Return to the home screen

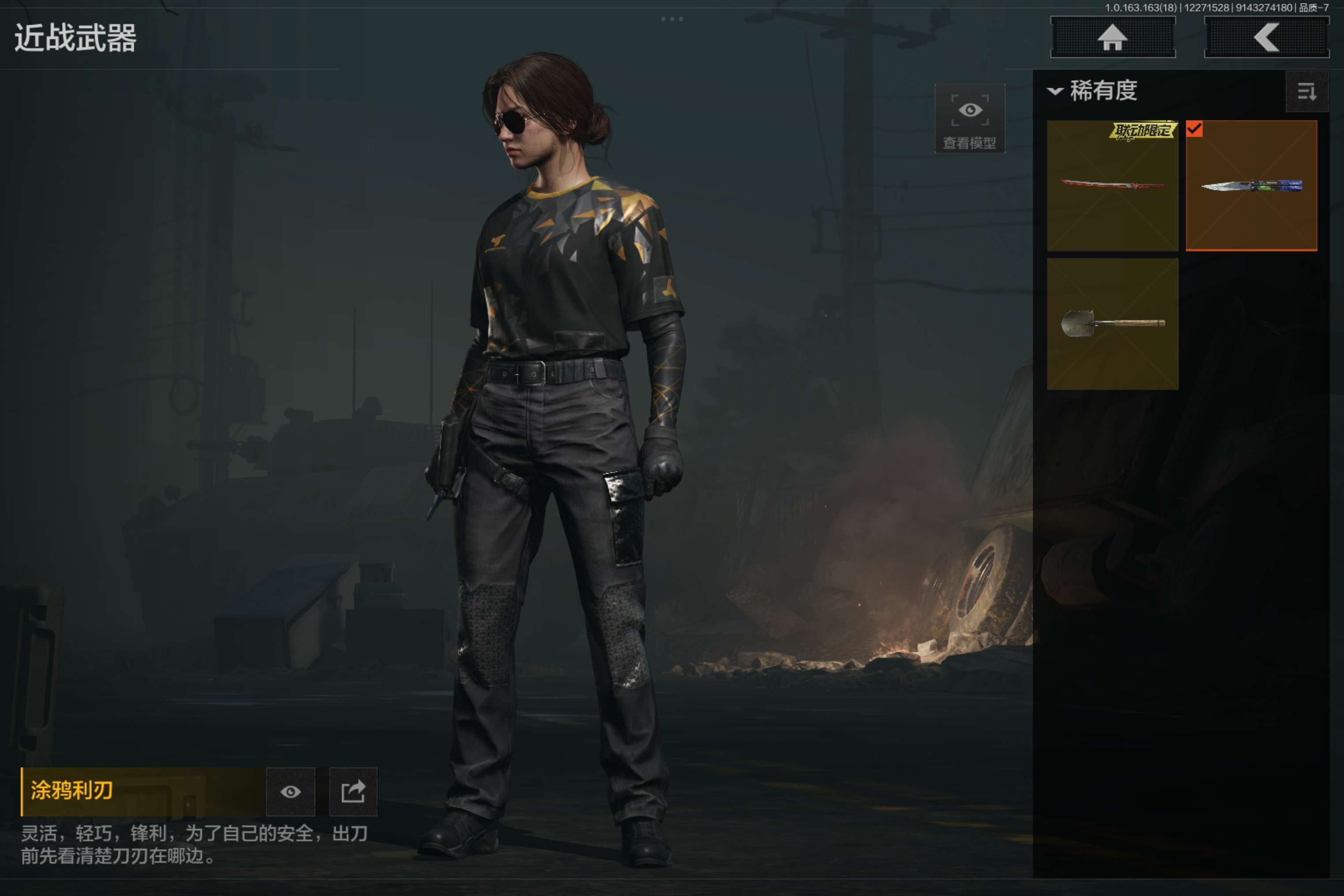tap(1113, 37)
